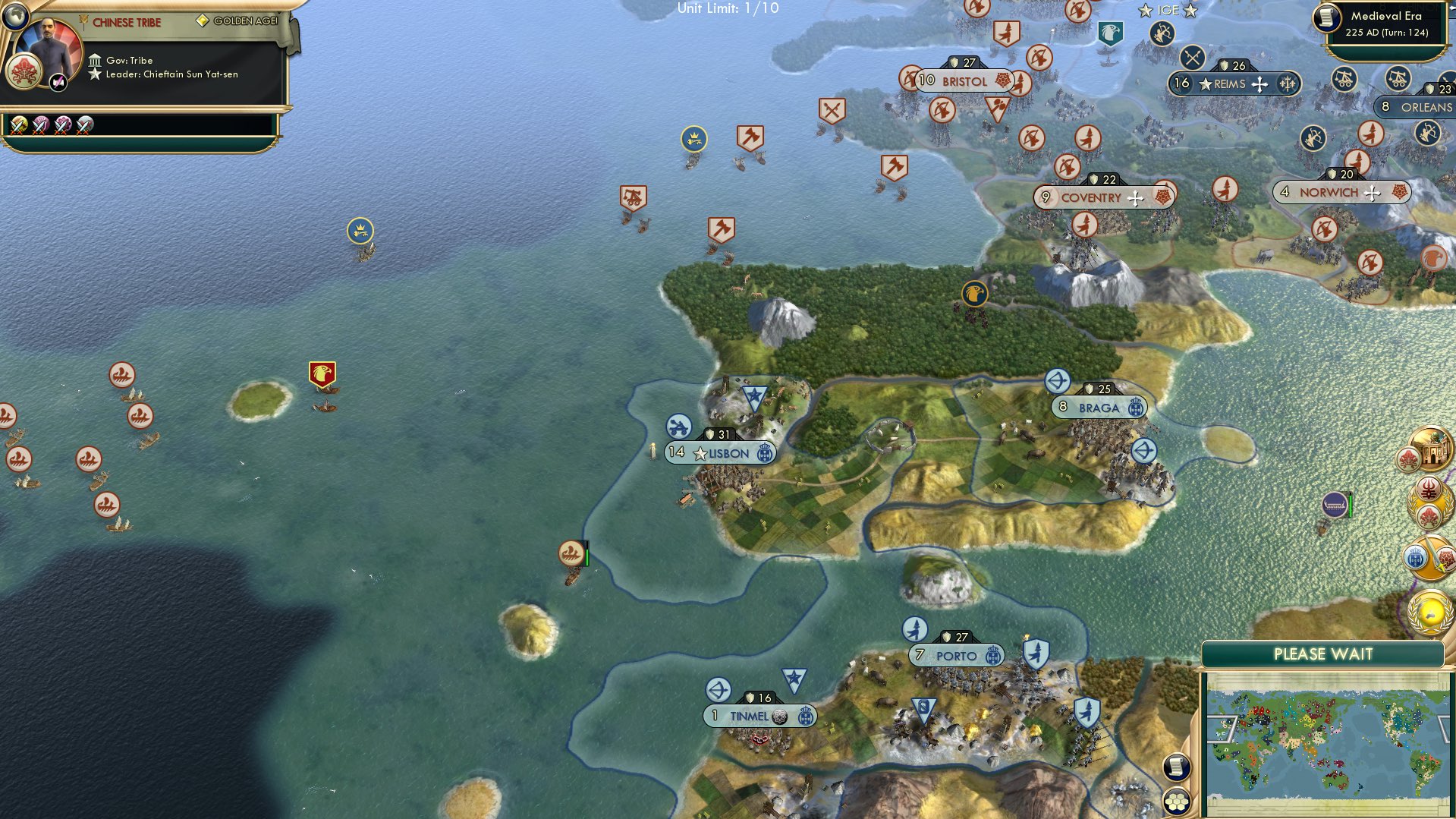Click the PLEASE WAIT turn button

1322,654
